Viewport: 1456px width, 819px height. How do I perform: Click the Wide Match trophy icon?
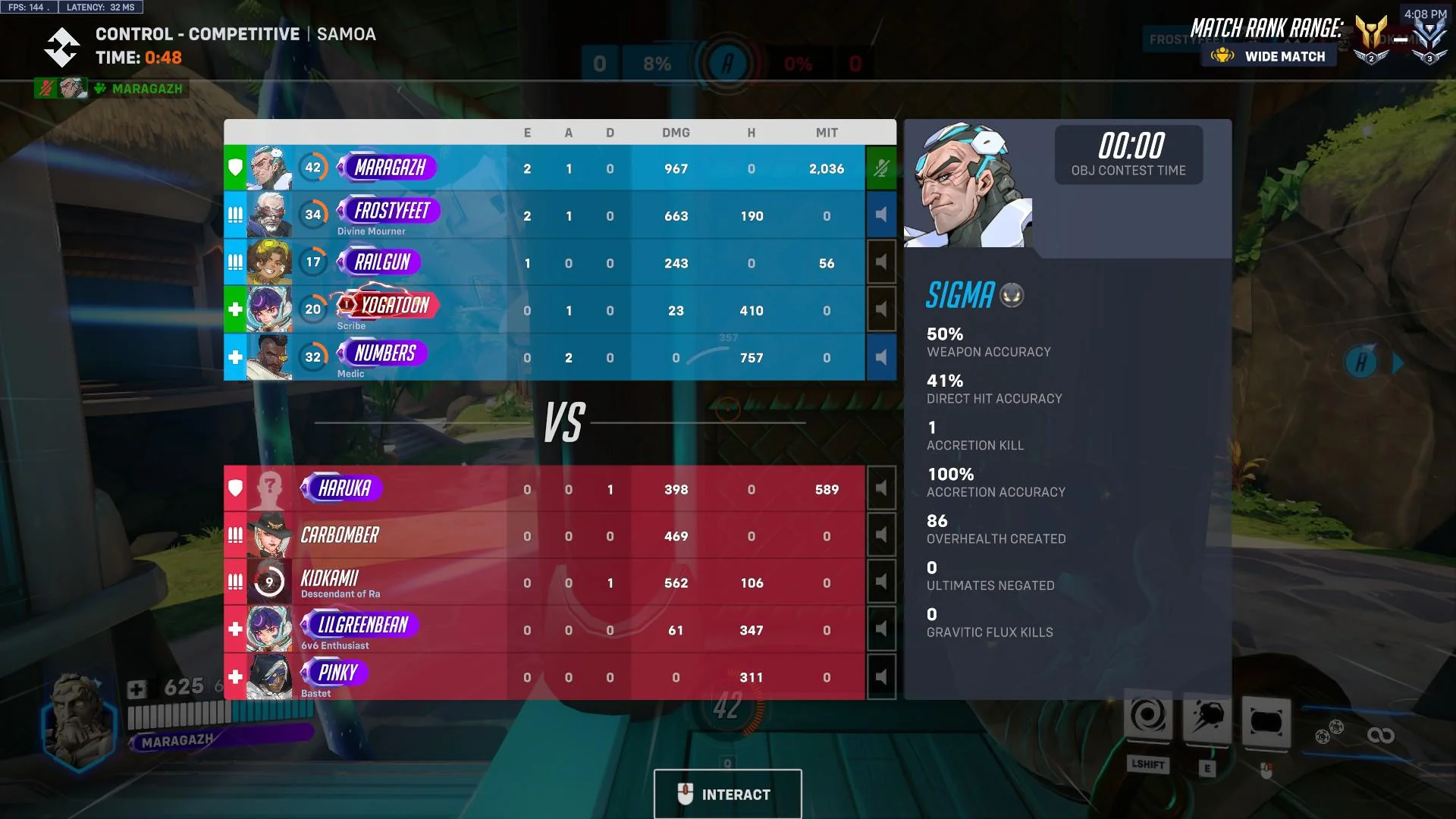tap(1223, 55)
